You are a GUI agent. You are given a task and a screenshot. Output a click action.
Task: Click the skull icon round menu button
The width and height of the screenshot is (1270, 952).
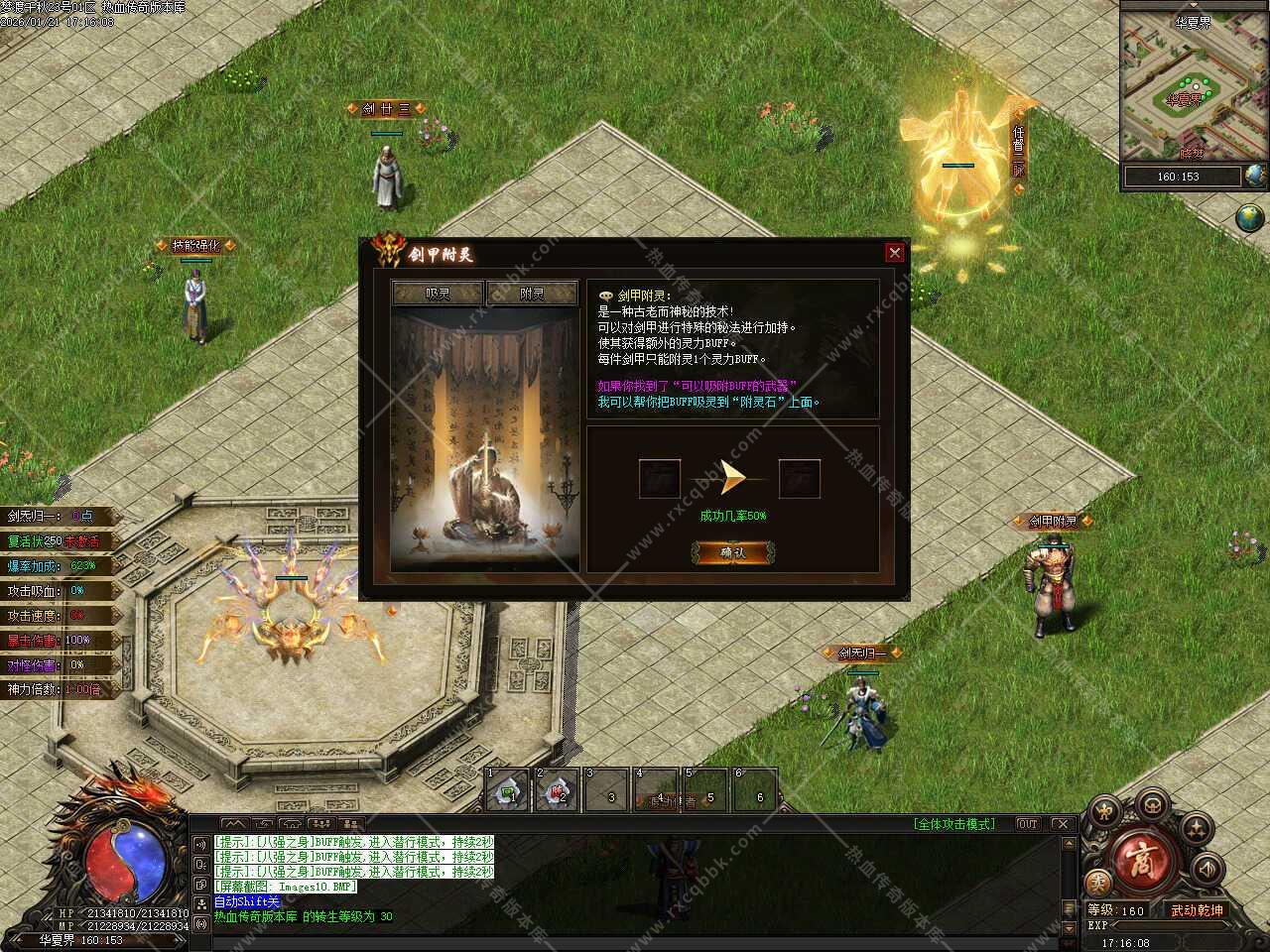(1152, 803)
